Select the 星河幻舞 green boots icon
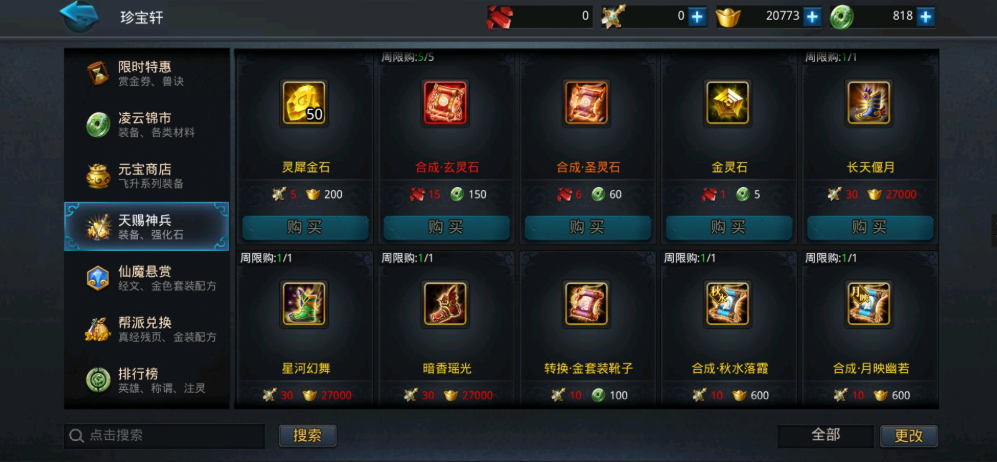This screenshot has width=997, height=462. tap(305, 305)
